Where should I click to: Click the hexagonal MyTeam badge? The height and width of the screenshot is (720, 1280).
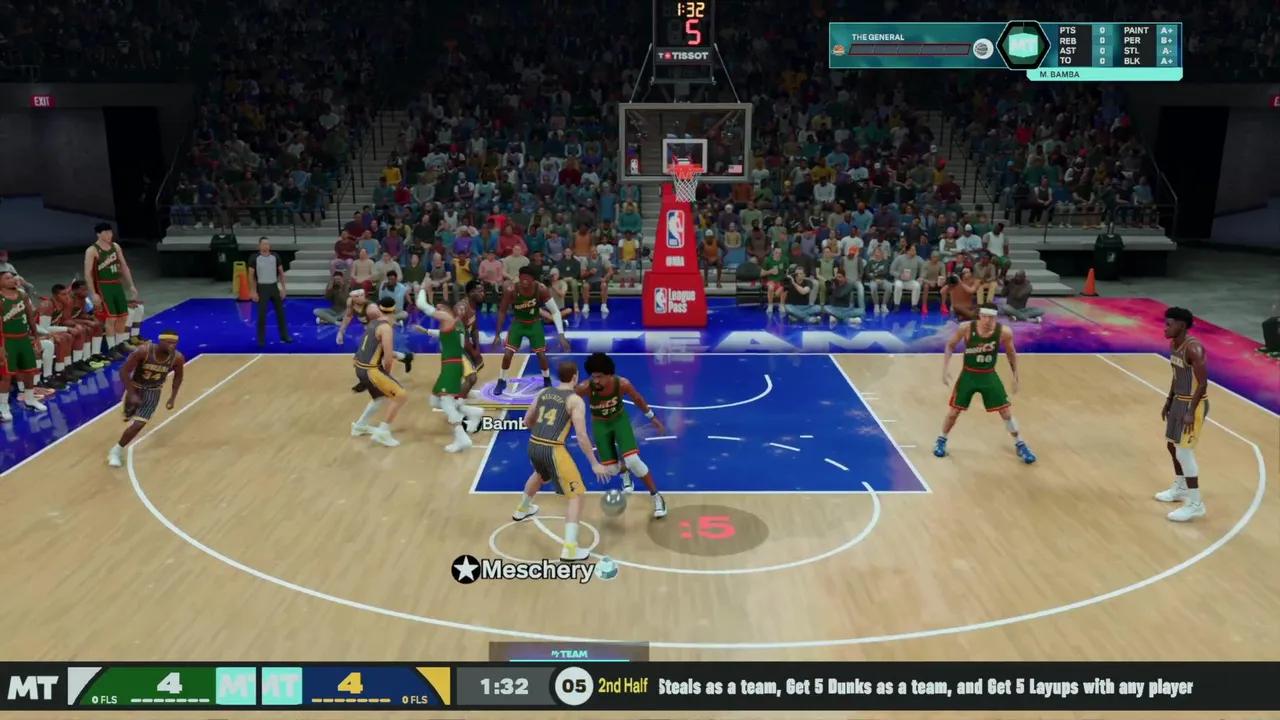(x=1023, y=45)
